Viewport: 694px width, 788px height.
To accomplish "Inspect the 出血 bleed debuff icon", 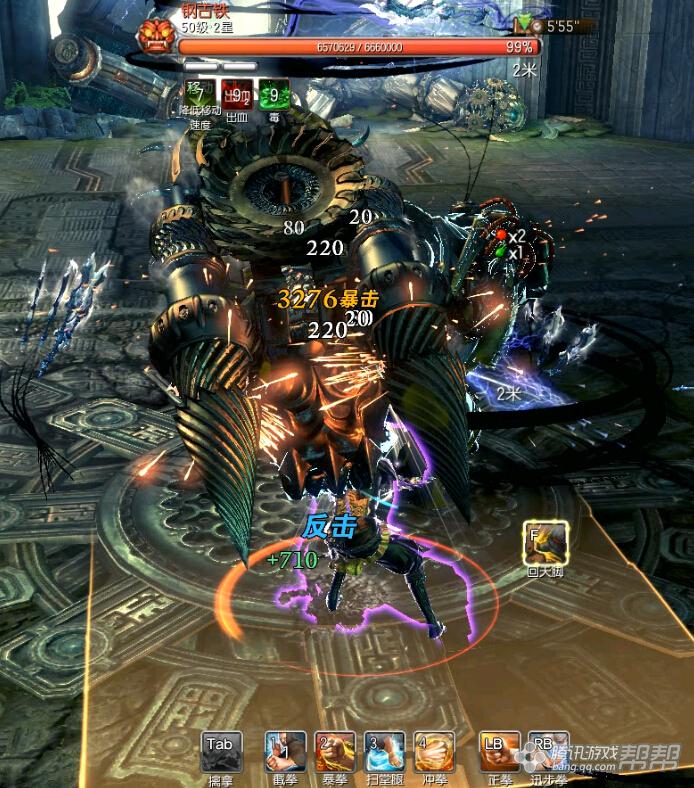I will (x=236, y=93).
